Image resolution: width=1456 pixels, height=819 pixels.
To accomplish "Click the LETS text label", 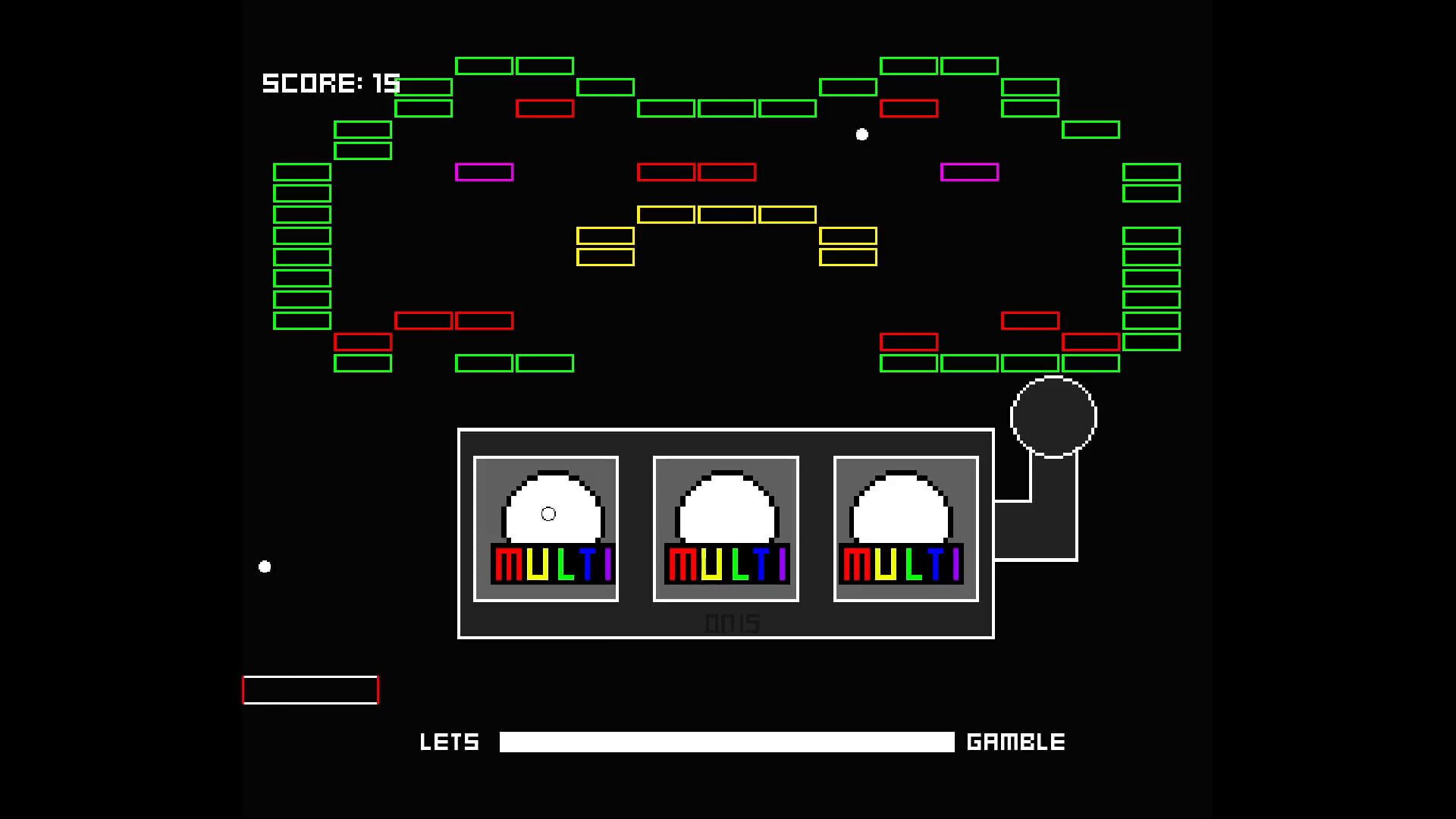I will (450, 742).
